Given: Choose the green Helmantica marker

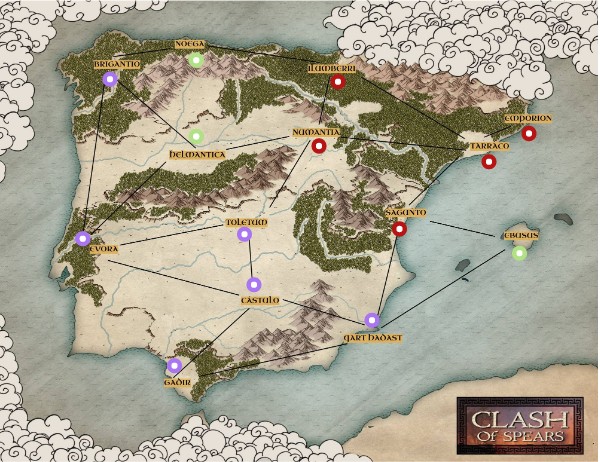Looking at the screenshot, I should [x=197, y=137].
